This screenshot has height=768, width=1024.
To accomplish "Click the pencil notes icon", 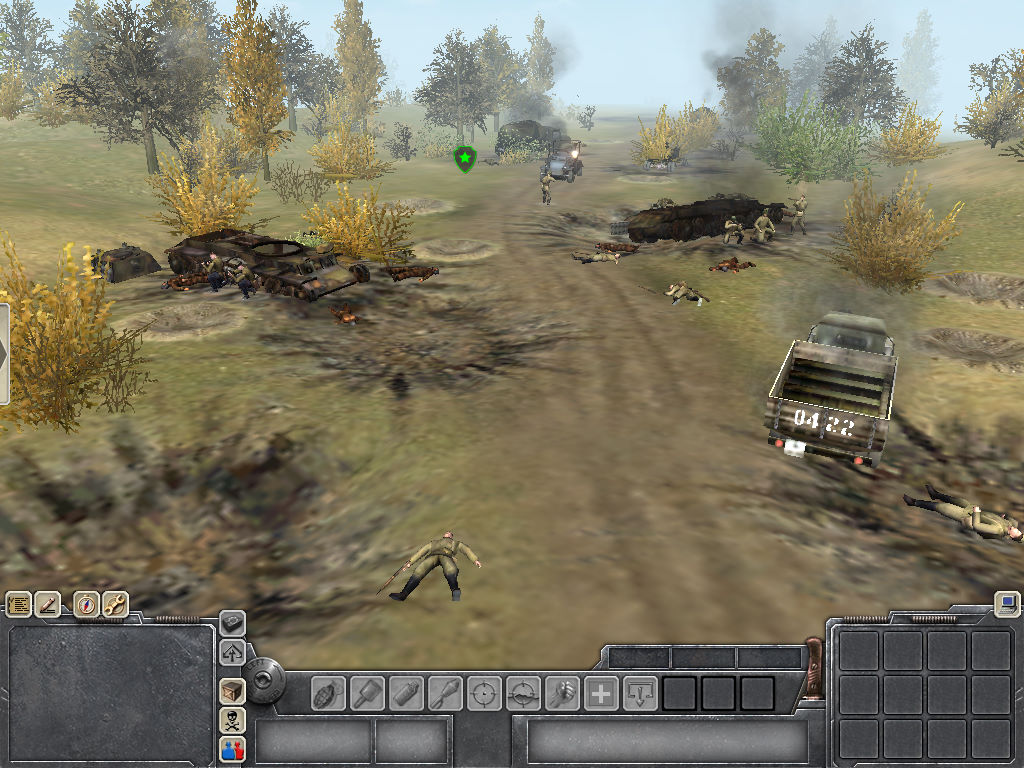I will click(x=47, y=603).
